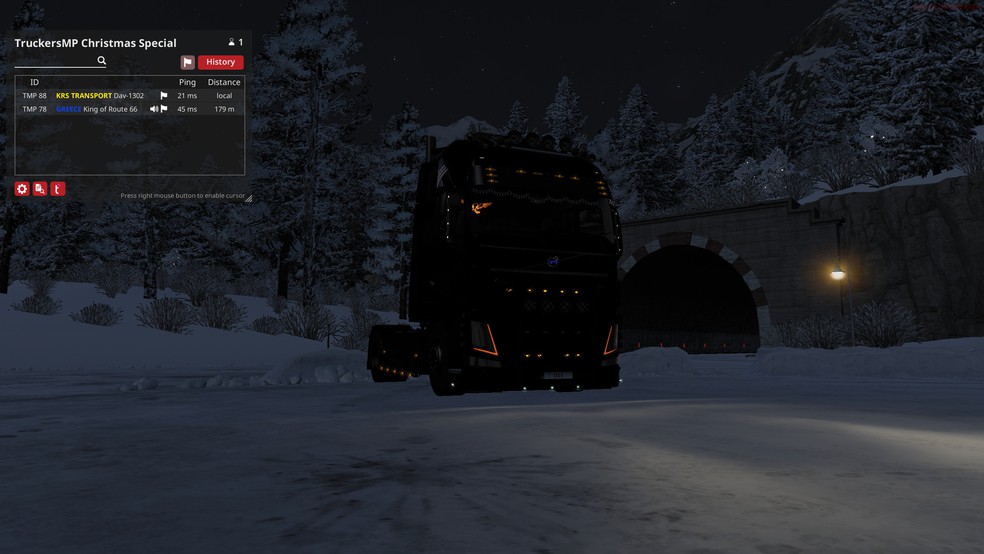Sort the player list by Distance
This screenshot has width=984, height=554.
click(x=224, y=82)
